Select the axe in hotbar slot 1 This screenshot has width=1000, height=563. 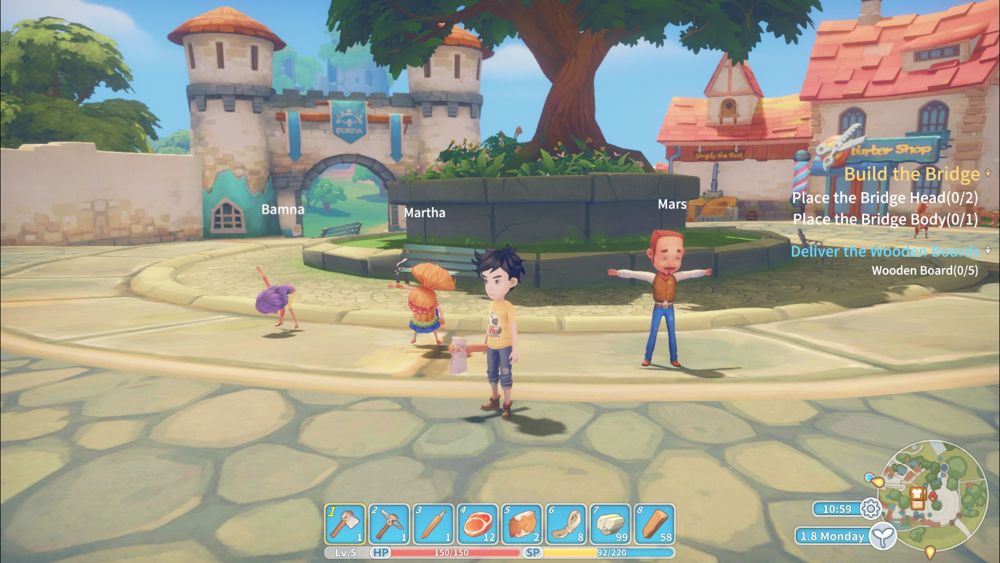coord(346,524)
